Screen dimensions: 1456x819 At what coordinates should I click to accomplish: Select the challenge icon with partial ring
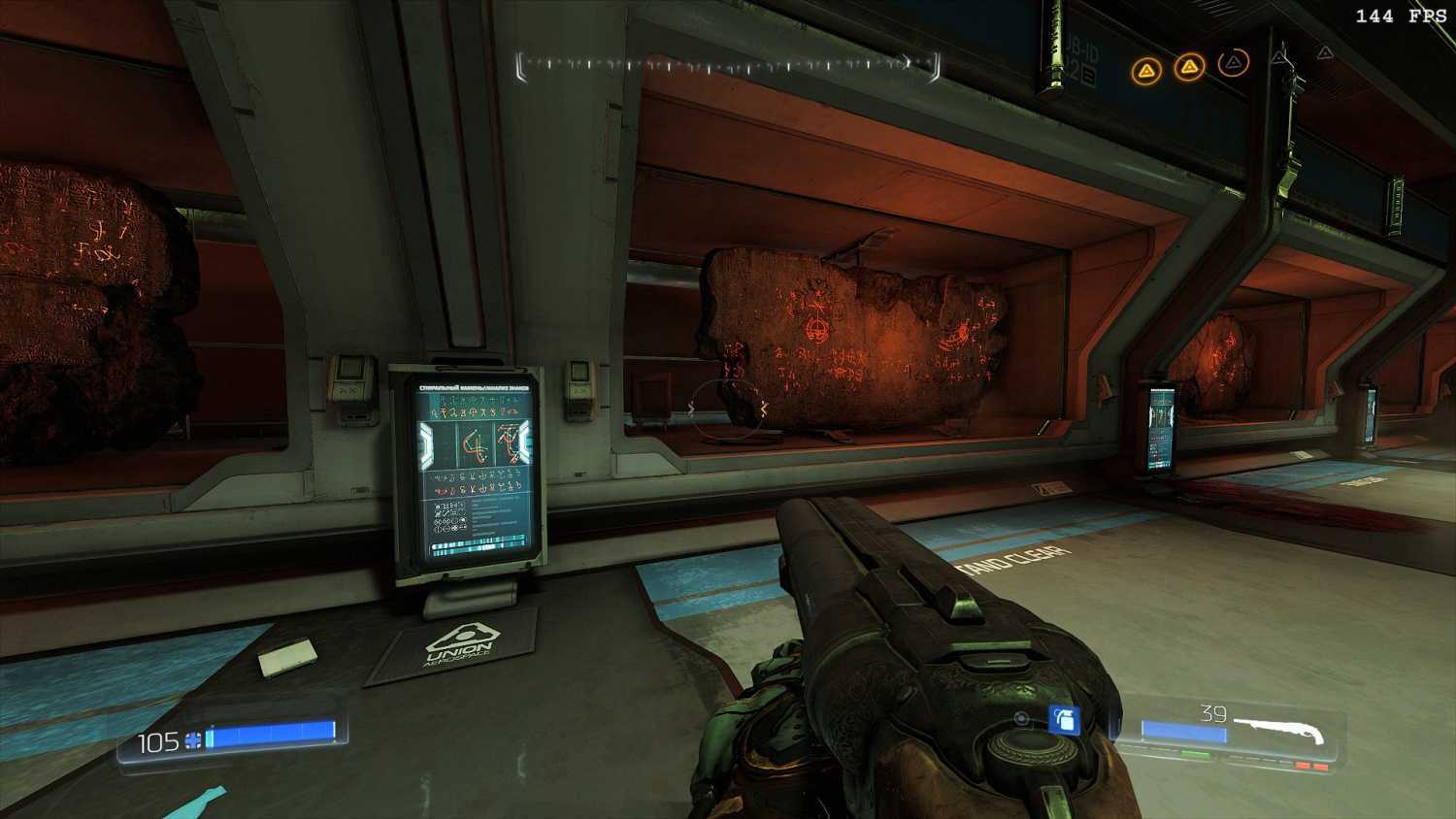(1233, 64)
